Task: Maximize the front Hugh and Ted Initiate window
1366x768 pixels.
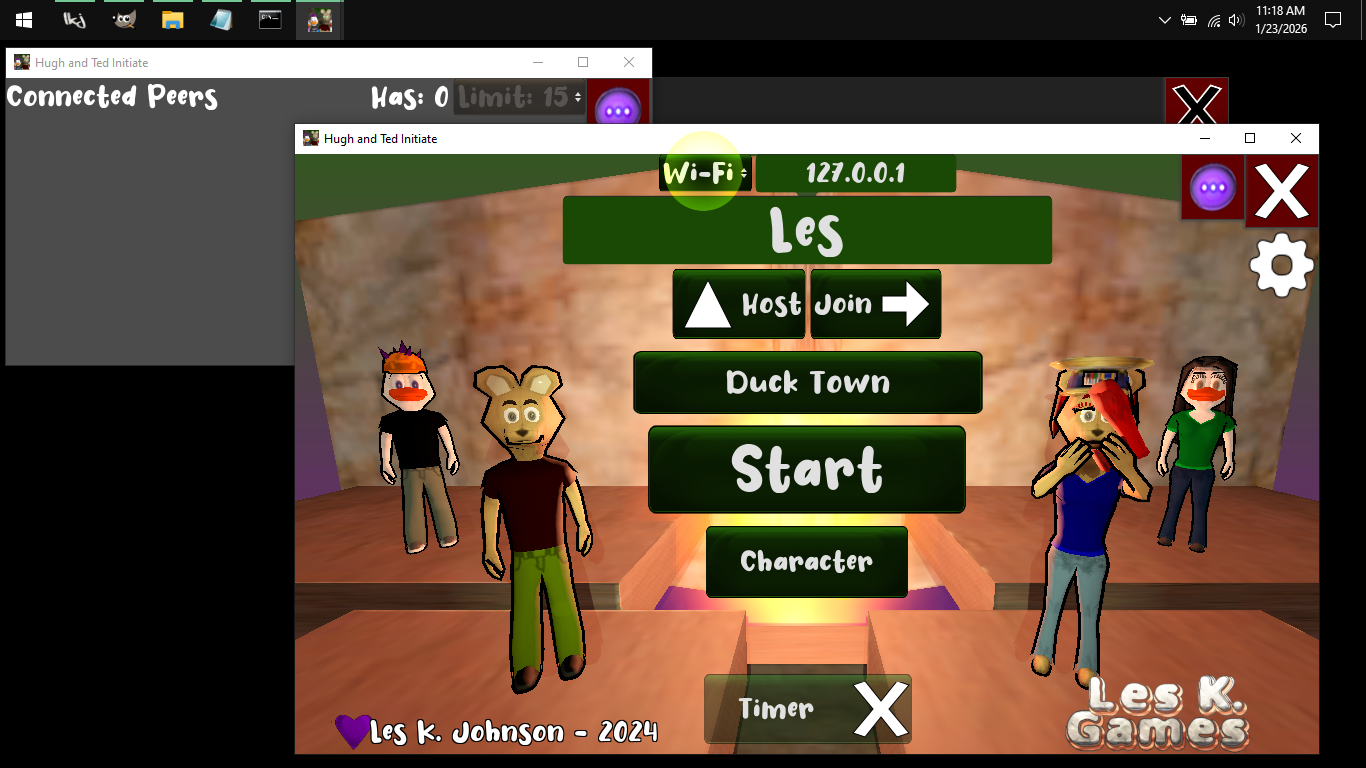Action: 1249,138
